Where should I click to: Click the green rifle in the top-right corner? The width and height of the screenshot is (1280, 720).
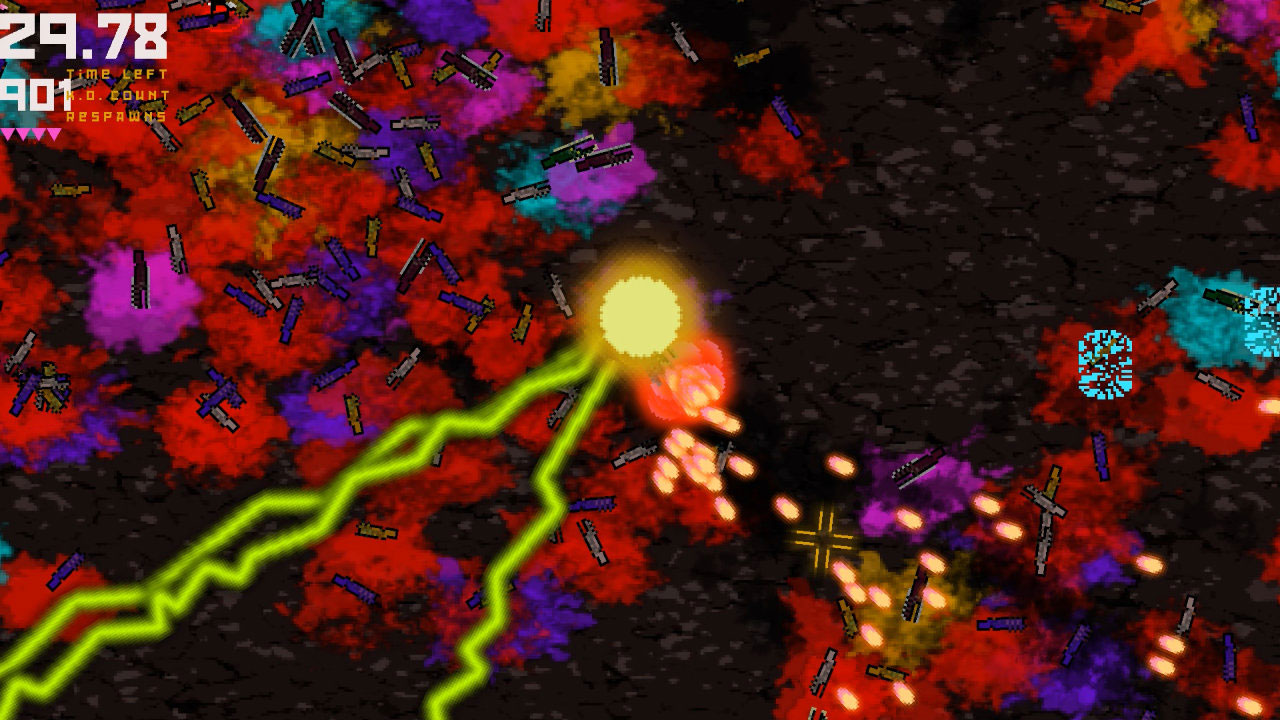[x=1224, y=299]
